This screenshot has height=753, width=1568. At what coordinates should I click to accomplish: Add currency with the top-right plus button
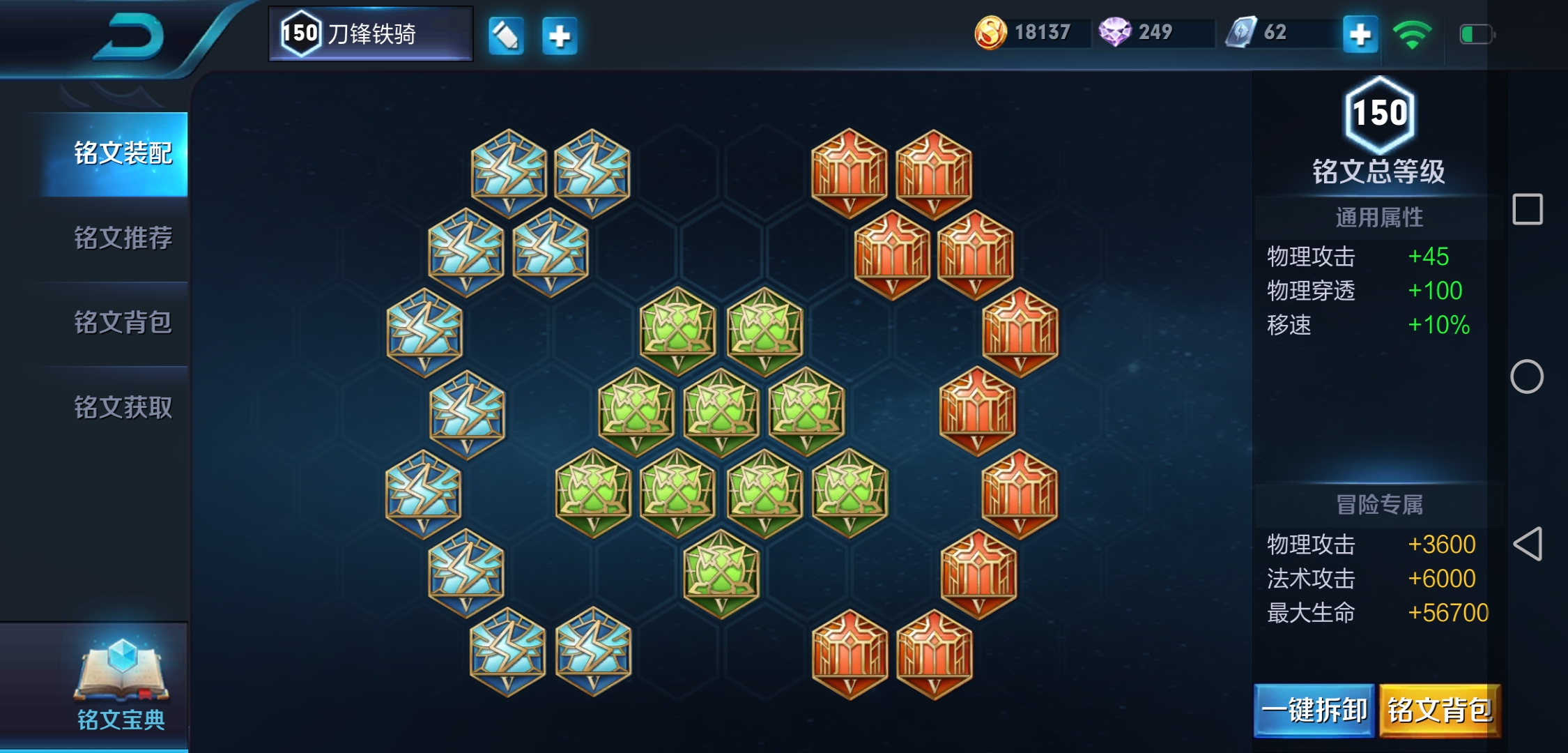click(x=1360, y=34)
